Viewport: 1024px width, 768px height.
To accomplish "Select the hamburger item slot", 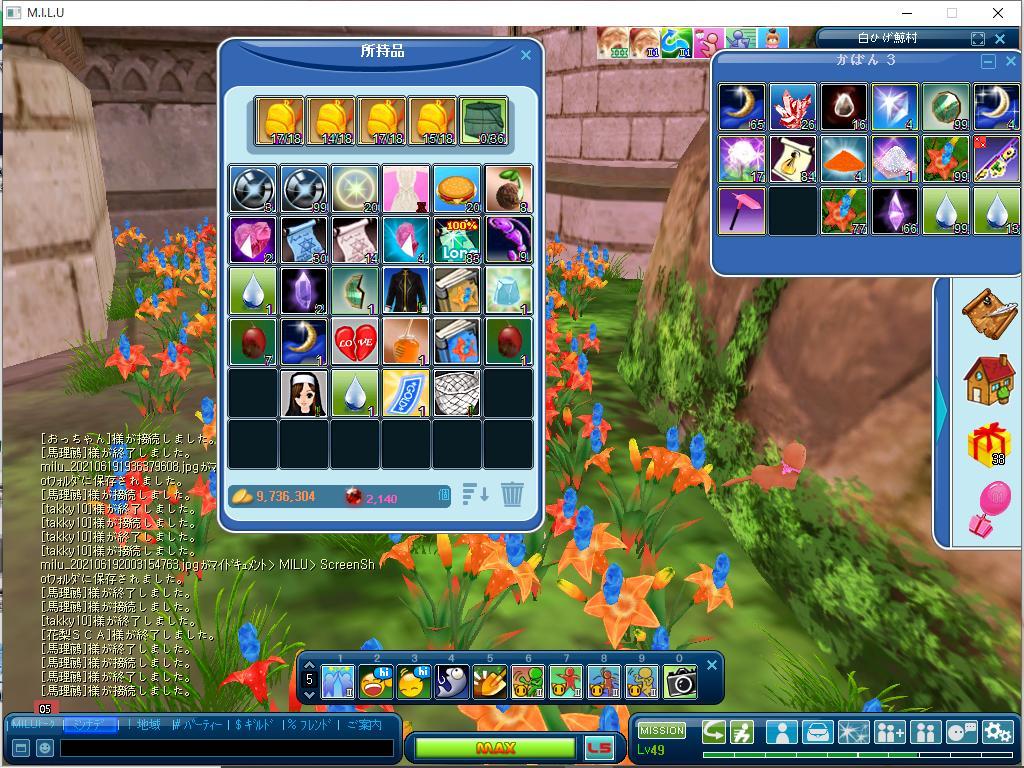I will click(x=458, y=188).
